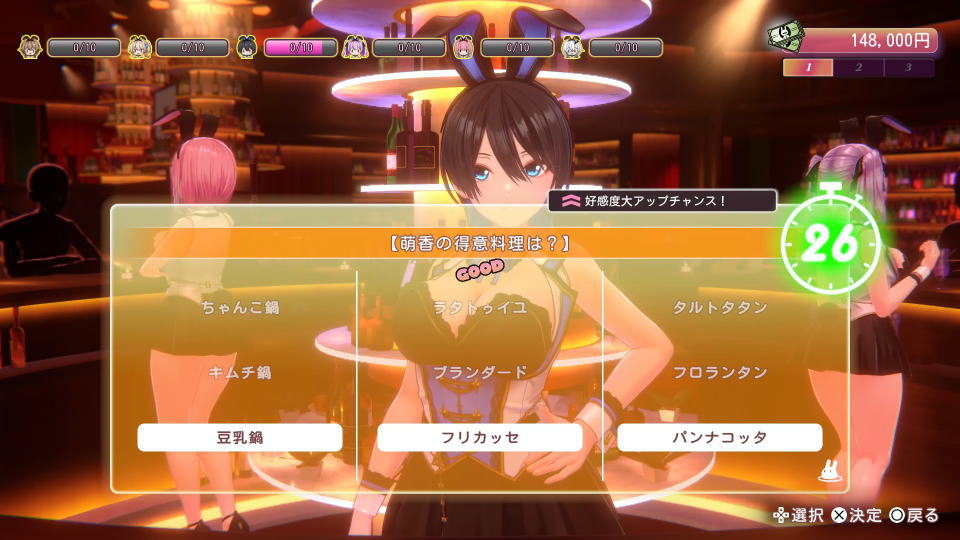Select the page 1 tab
This screenshot has width=960, height=540.
point(809,68)
